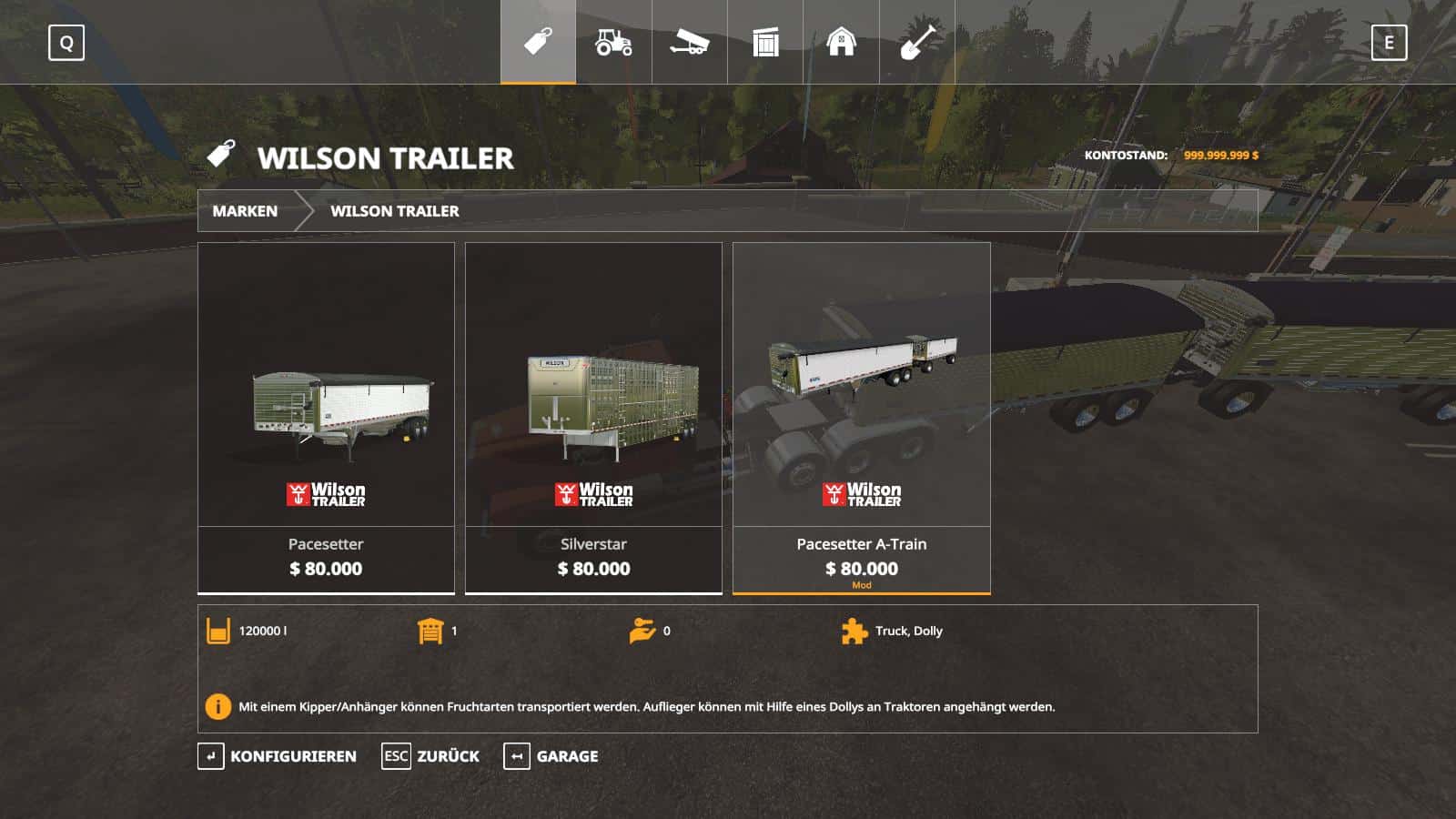Open the price tag shop category
The height and width of the screenshot is (819, 1456).
538,41
